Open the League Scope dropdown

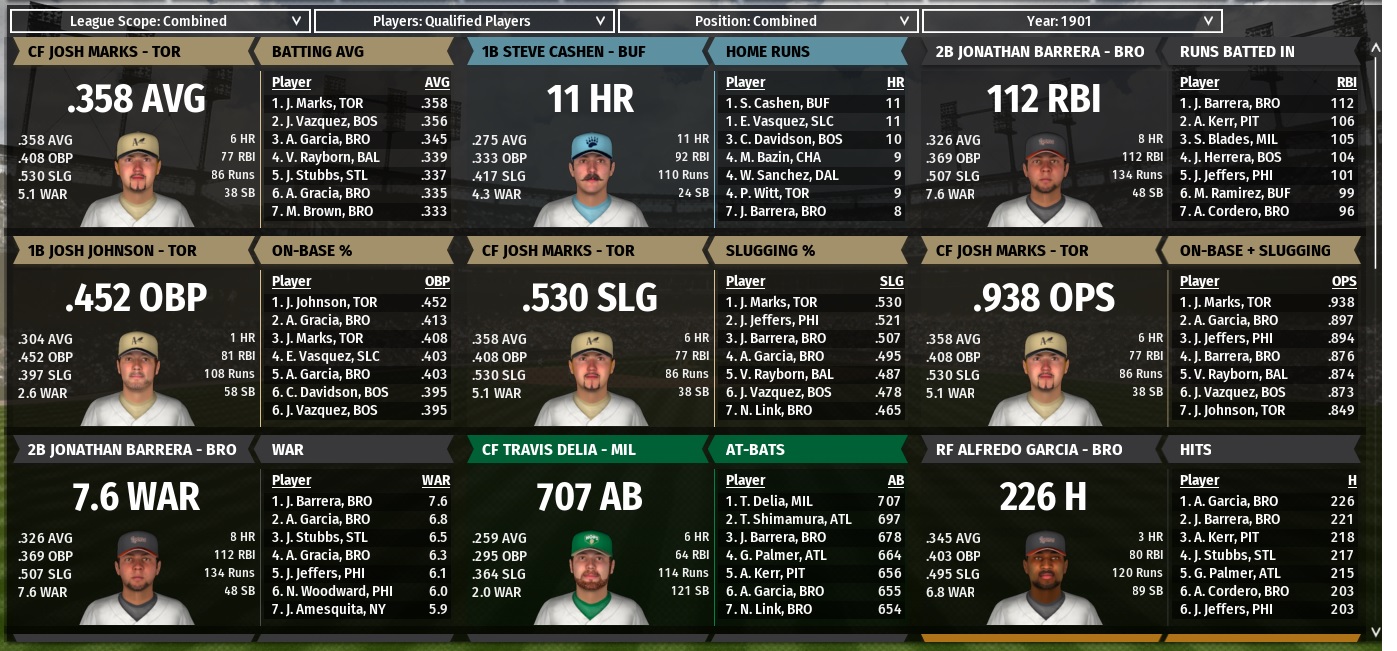point(159,21)
